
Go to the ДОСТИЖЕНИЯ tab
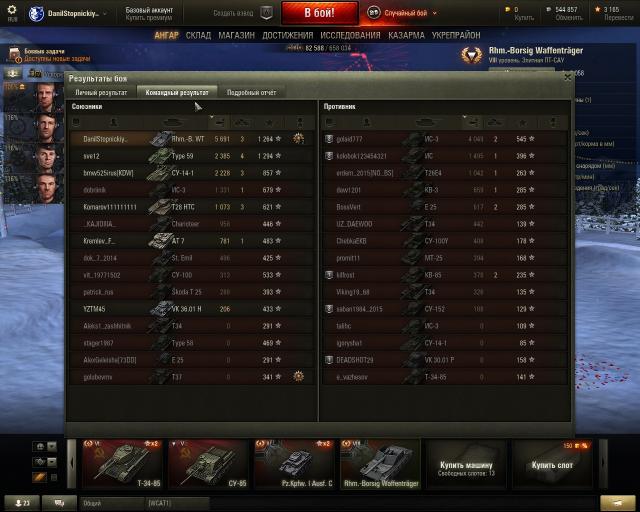tap(288, 35)
